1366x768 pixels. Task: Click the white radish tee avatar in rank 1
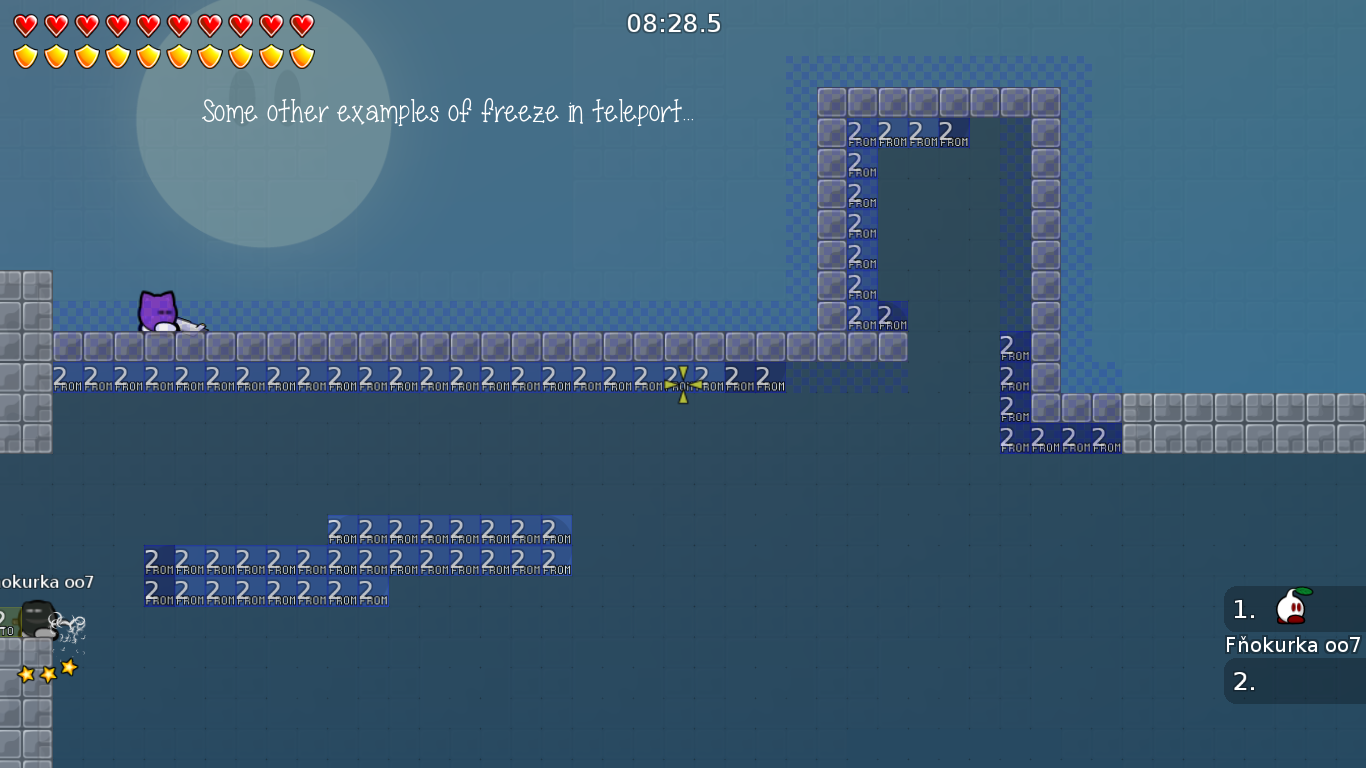pyautogui.click(x=1291, y=608)
